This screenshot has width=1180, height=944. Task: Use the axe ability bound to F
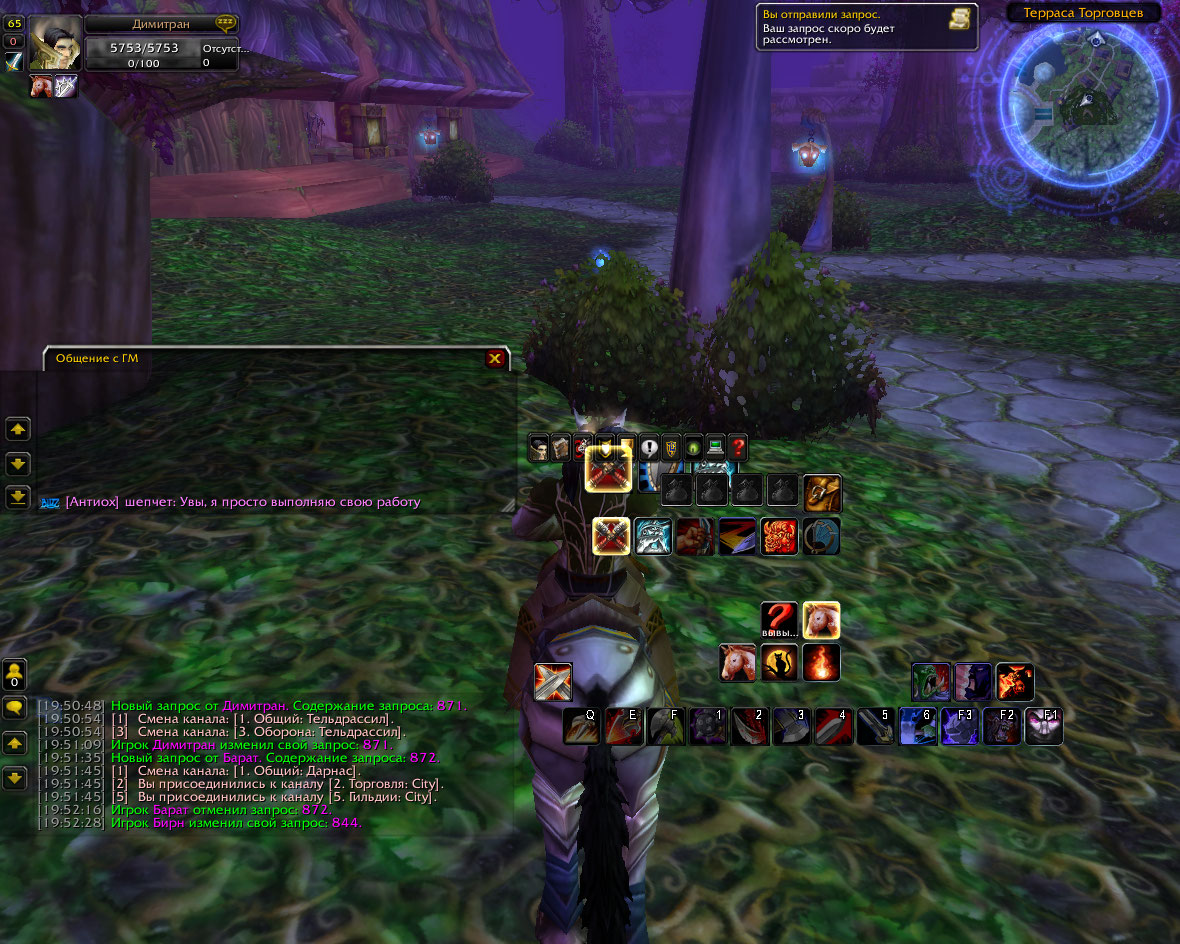click(666, 727)
